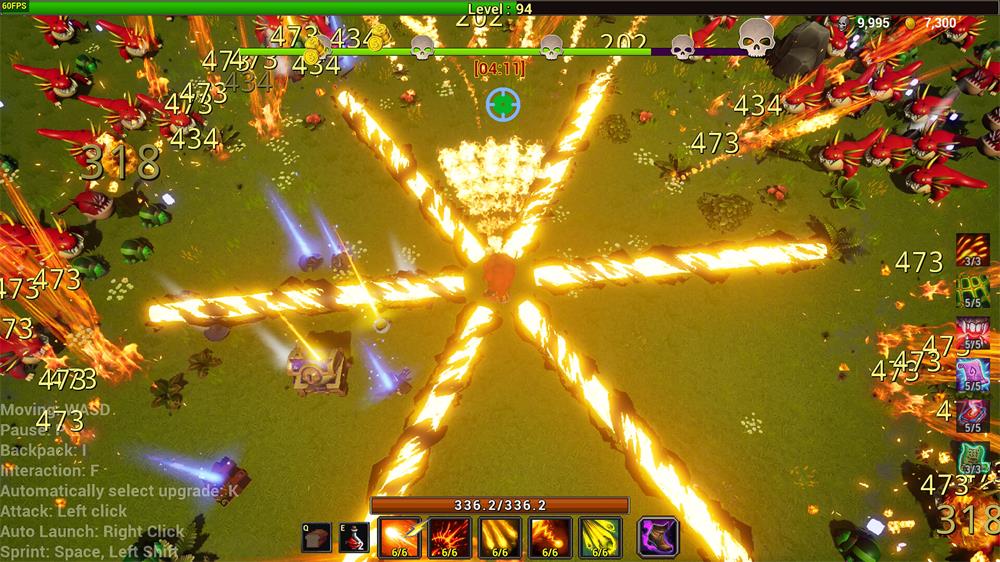The width and height of the screenshot is (1000, 562).
Task: Select the fireball lightning skill icon
Action: [x=400, y=537]
